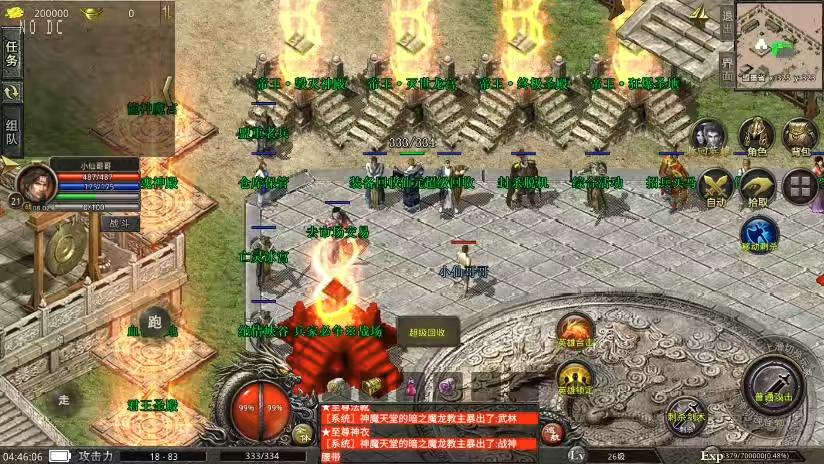Click the 退出 exit button
This screenshot has width=824, height=464.
[727, 22]
